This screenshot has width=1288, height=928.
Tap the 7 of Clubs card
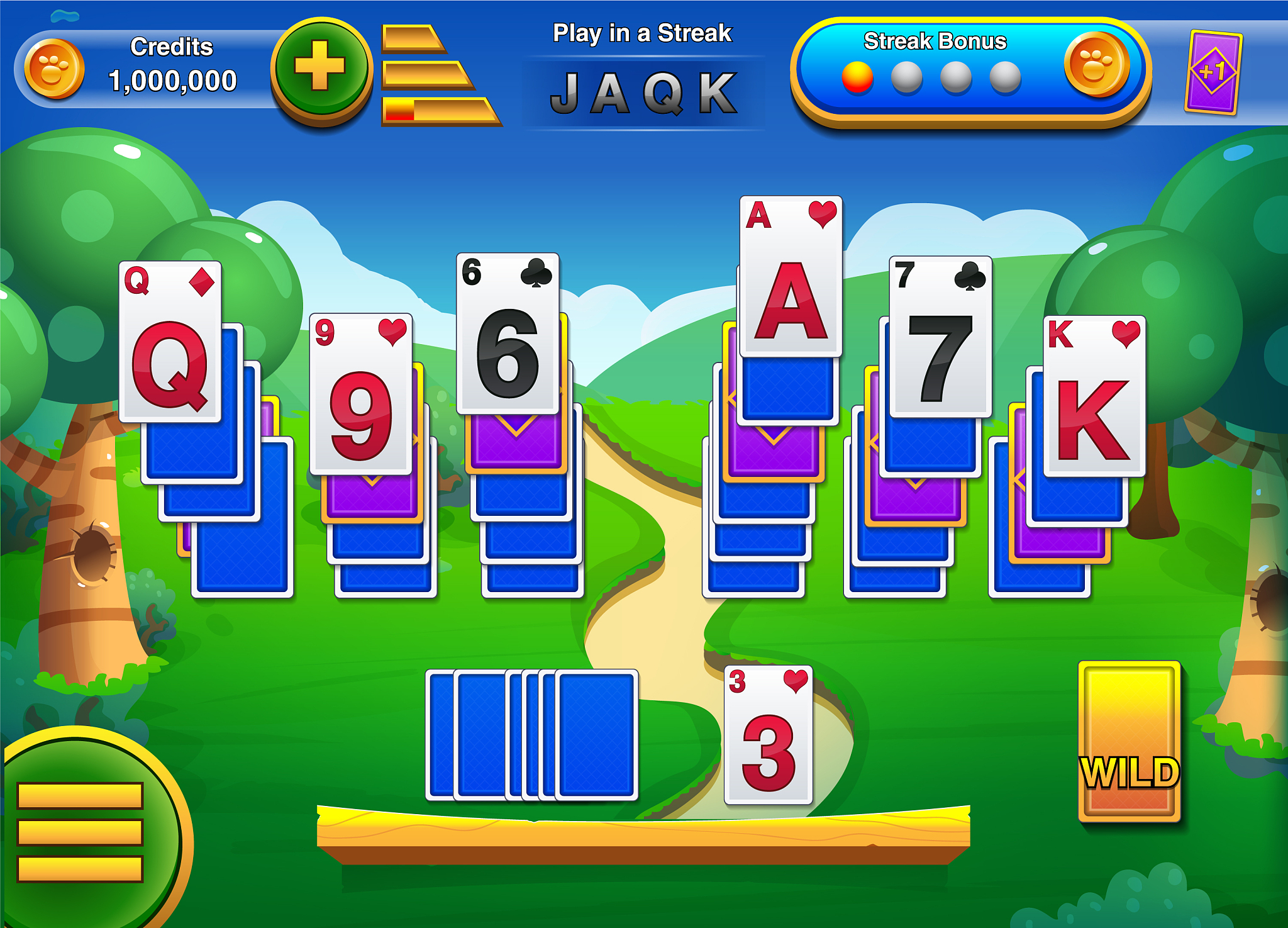[x=940, y=337]
